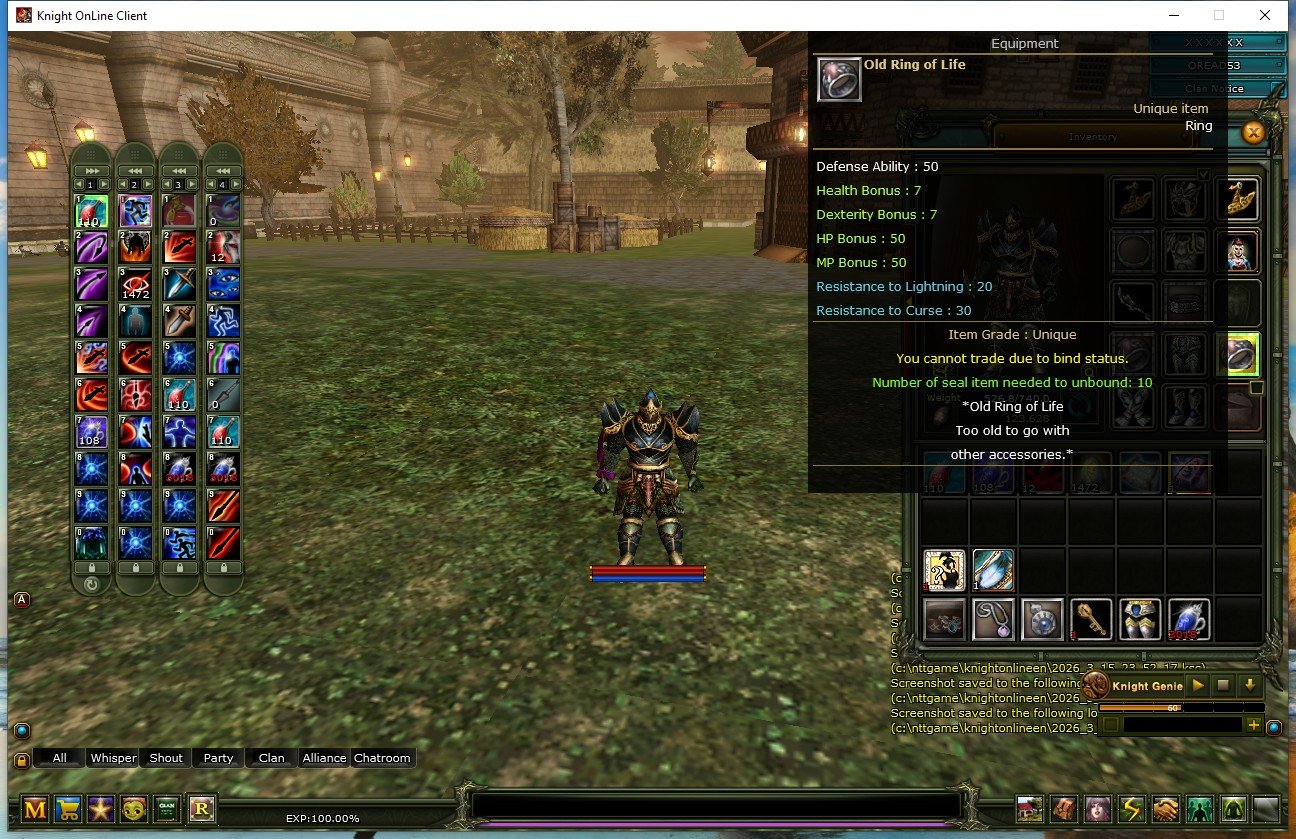Image resolution: width=1296 pixels, height=839 pixels.
Task: Click the Knight Genie down arrow
Action: point(1249,686)
